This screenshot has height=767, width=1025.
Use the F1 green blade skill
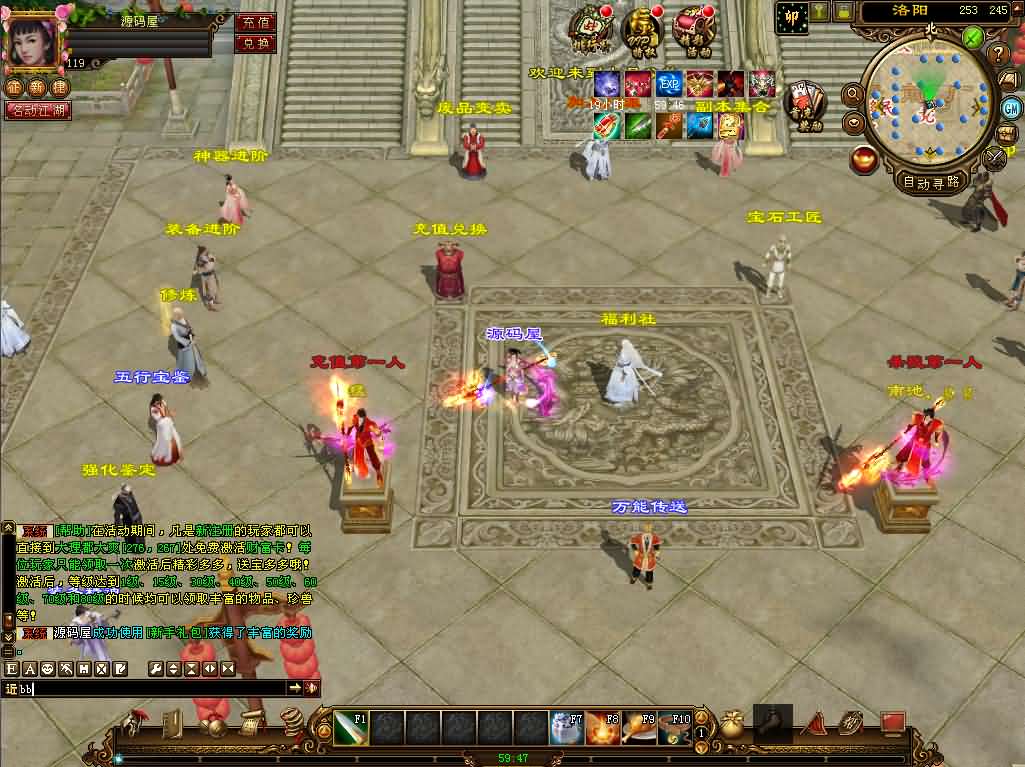point(350,727)
